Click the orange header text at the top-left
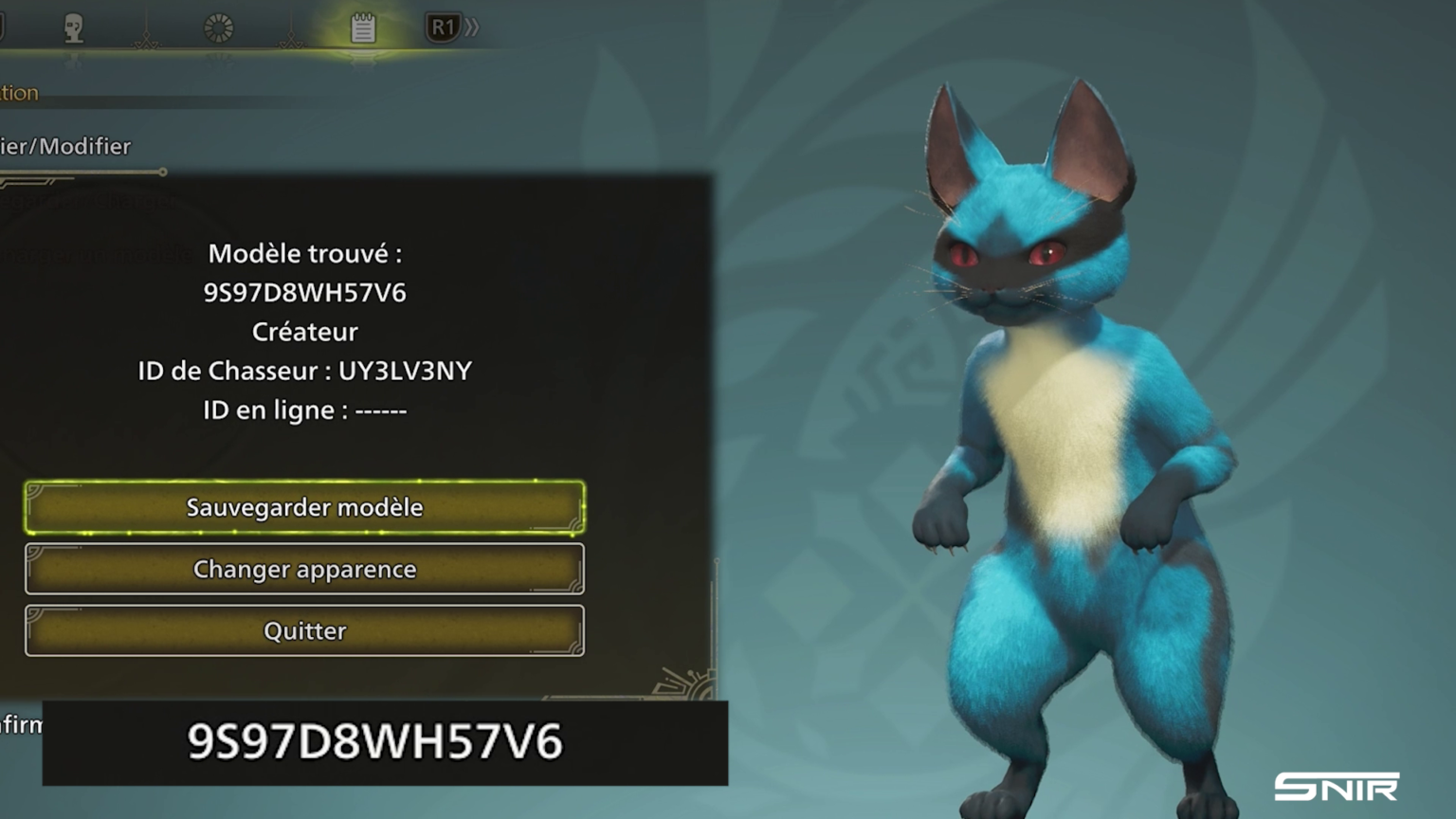This screenshot has width=1456, height=819. 19,92
